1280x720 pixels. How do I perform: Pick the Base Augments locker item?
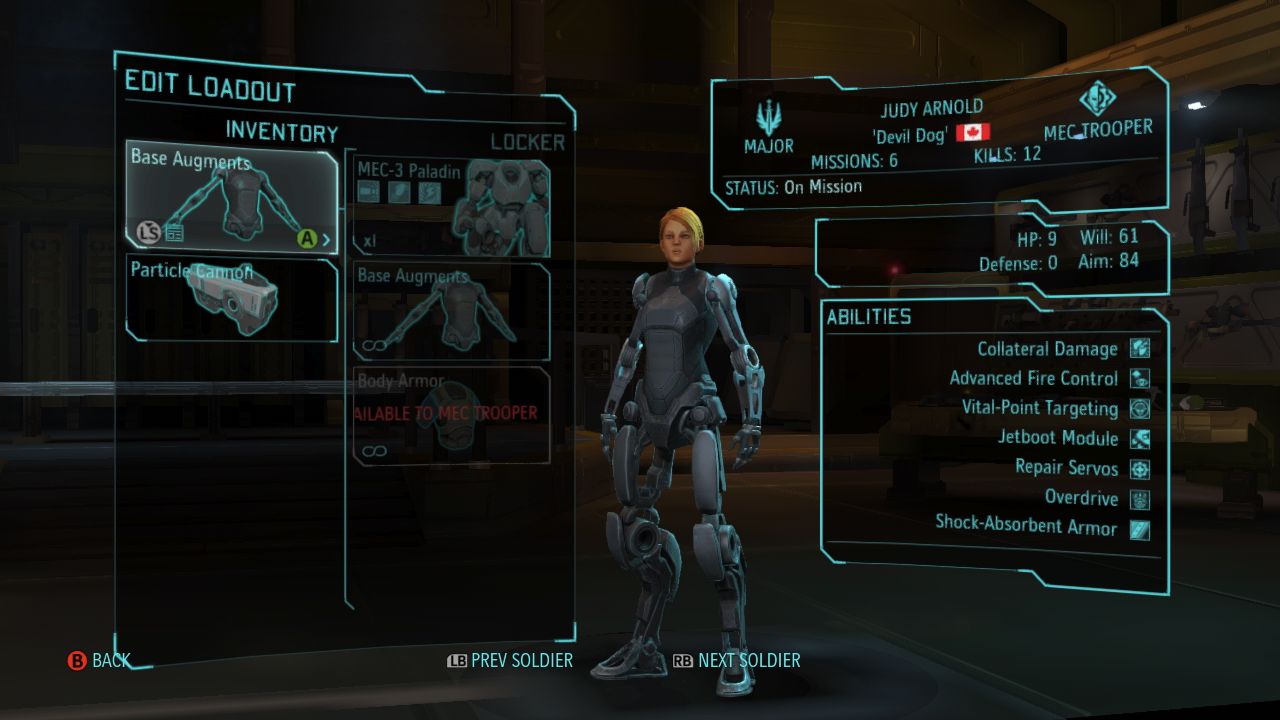point(452,311)
